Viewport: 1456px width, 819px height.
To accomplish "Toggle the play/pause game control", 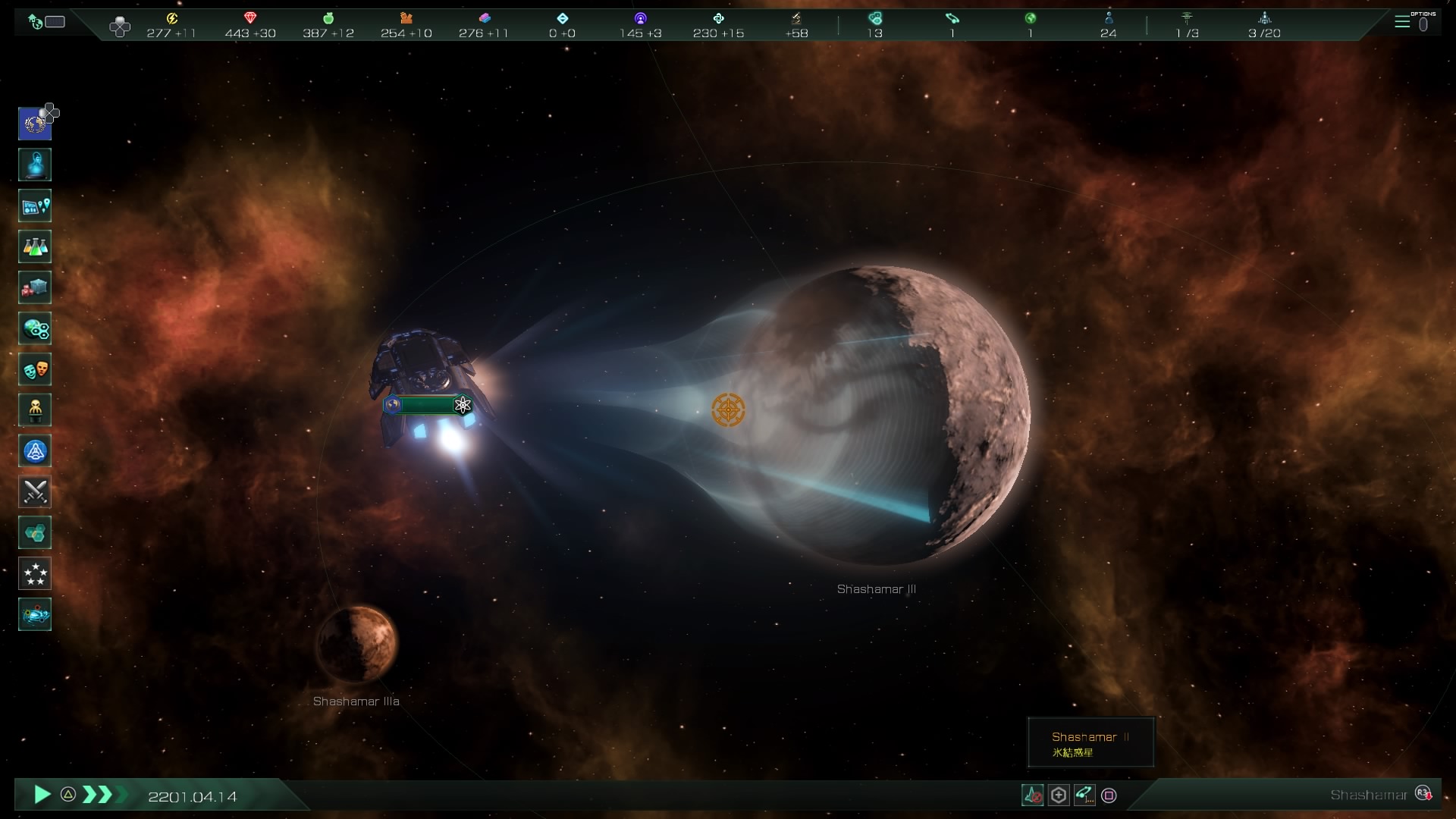I will [x=42, y=795].
